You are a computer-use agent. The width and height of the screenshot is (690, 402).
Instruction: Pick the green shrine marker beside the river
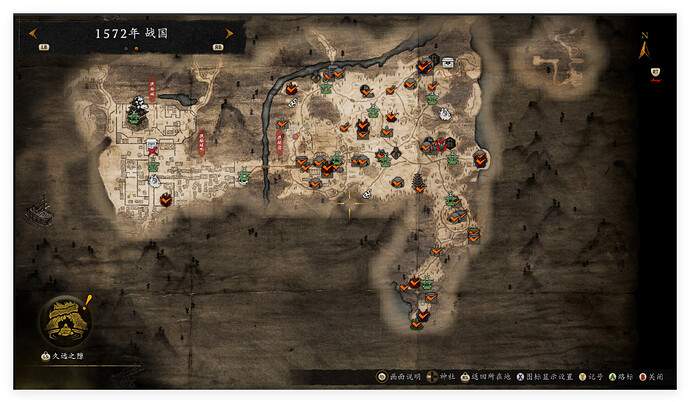244,177
